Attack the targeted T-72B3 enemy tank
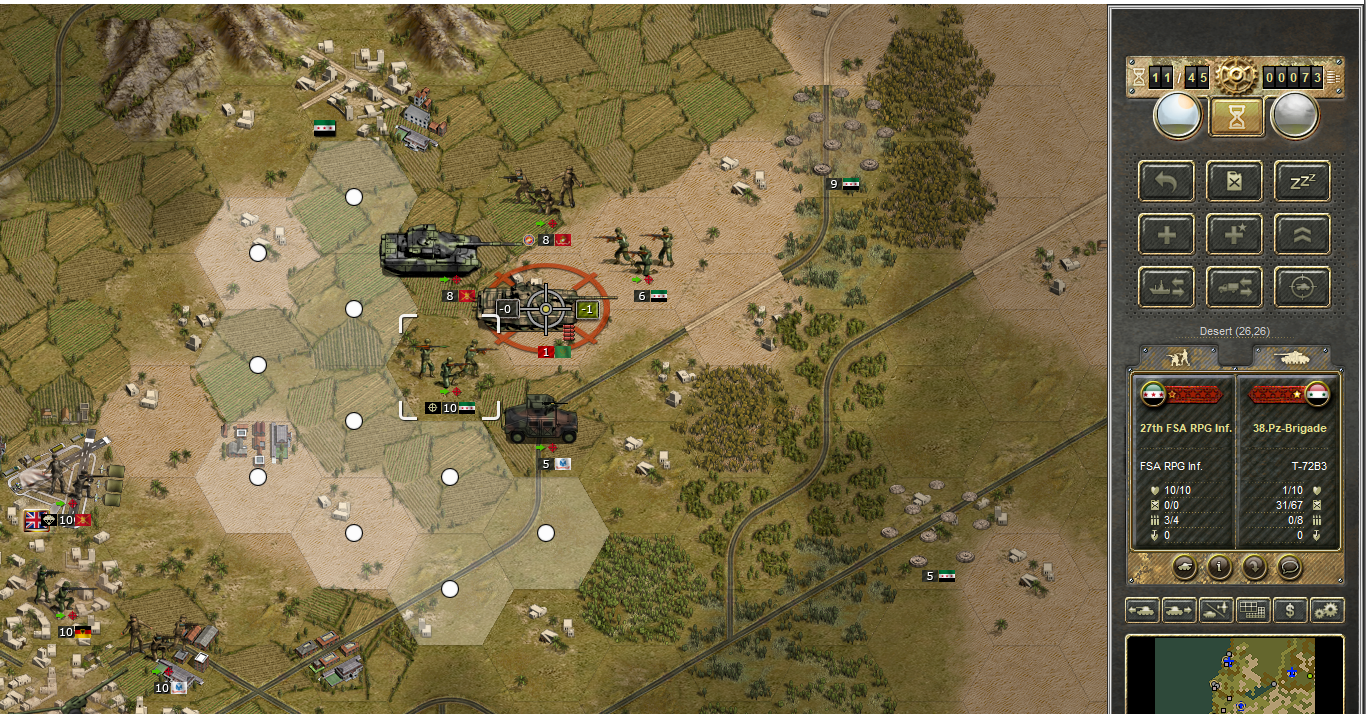1366x714 pixels. click(546, 309)
